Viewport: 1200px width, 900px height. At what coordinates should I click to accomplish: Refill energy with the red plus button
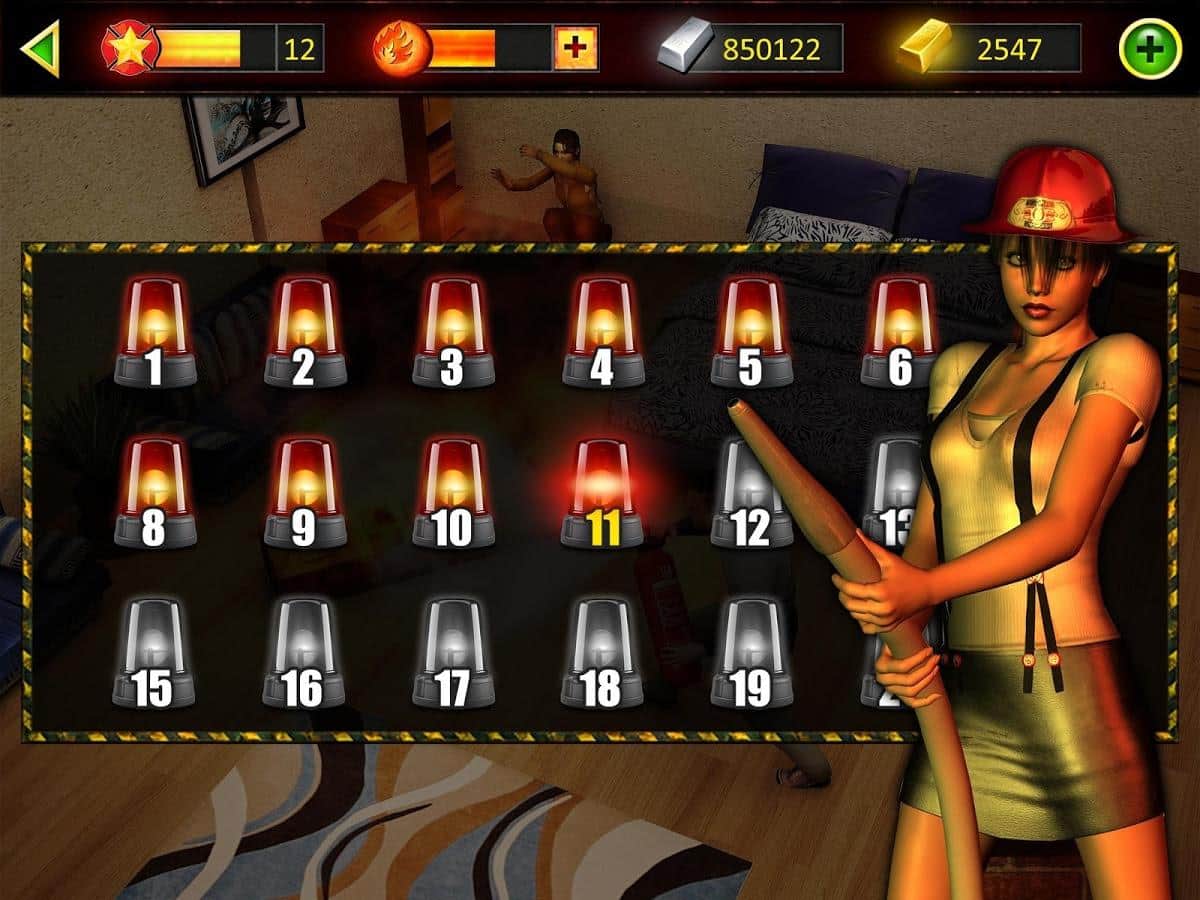click(x=576, y=48)
